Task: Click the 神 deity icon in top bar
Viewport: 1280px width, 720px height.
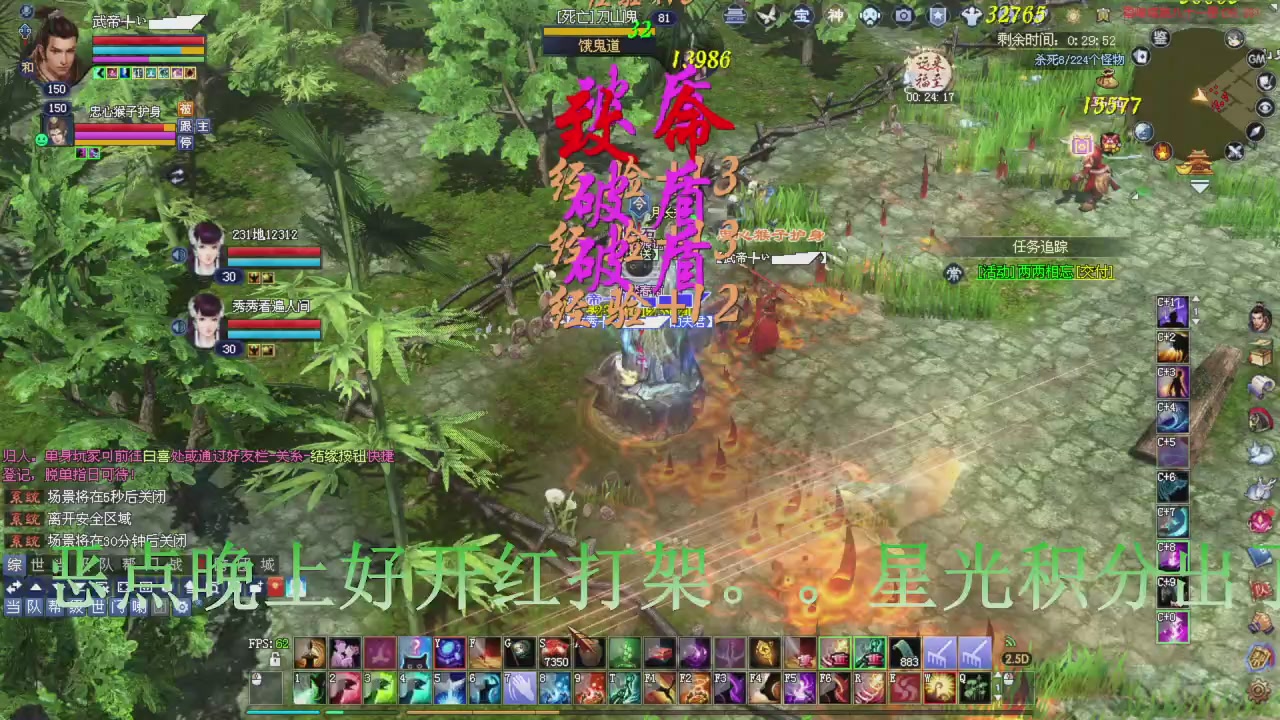Action: pyautogui.click(x=836, y=15)
